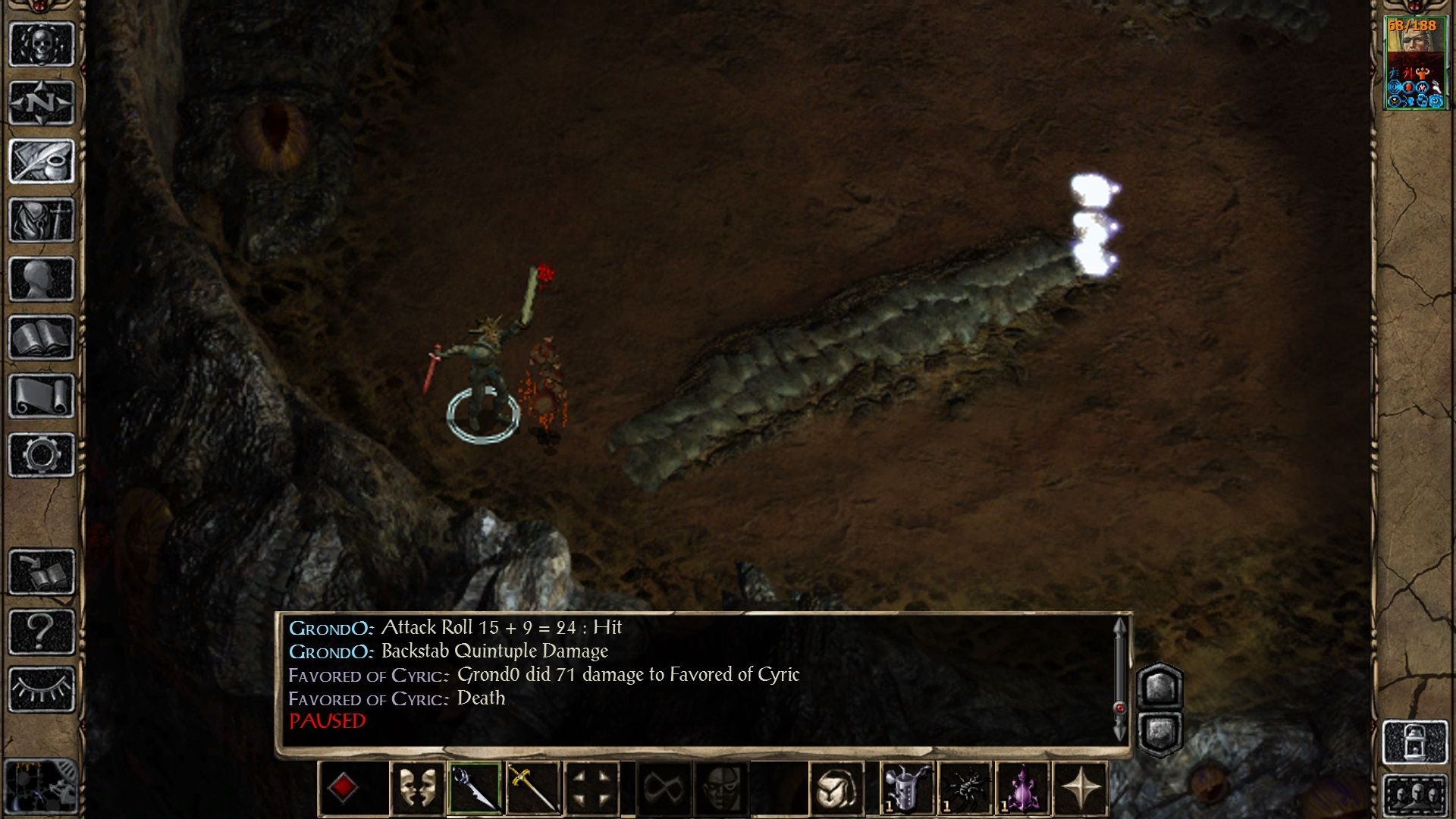The height and width of the screenshot is (819, 1456).
Task: Open Help with the question mark icon
Action: pyautogui.click(x=42, y=629)
